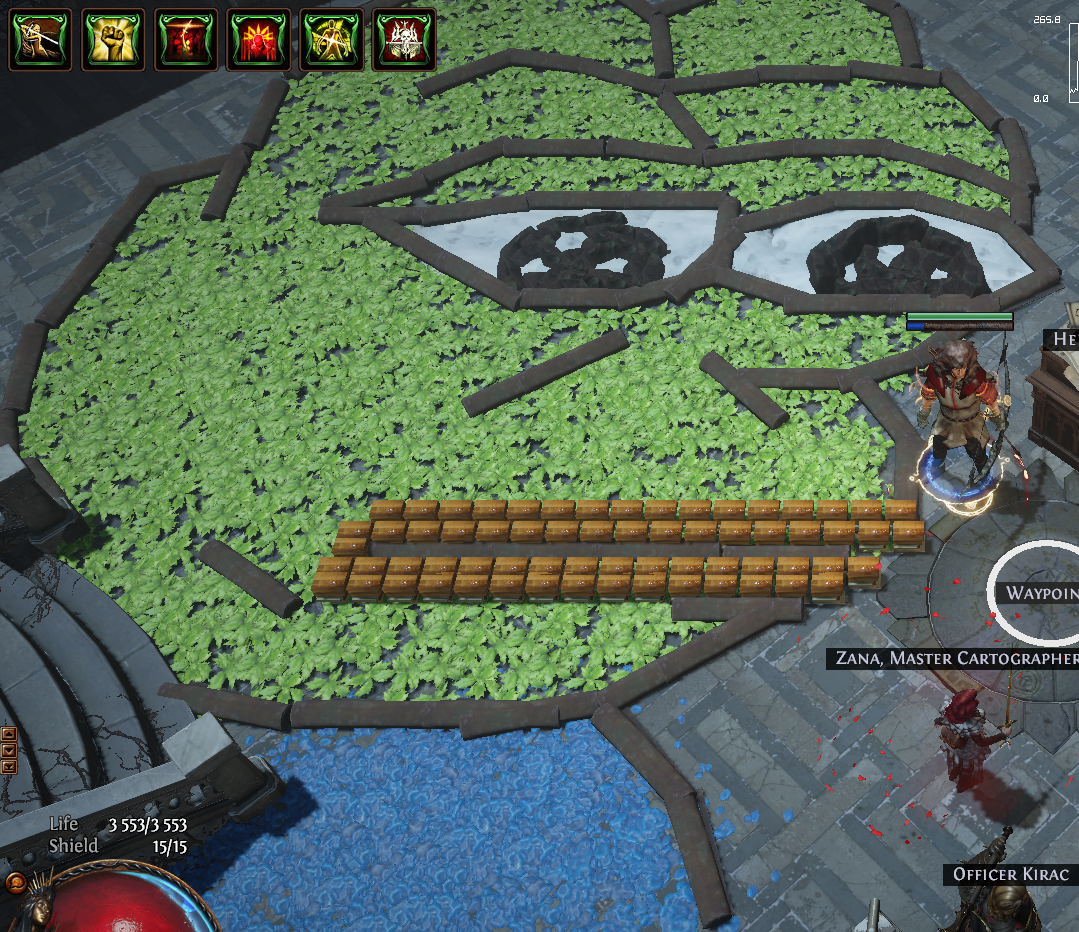Screen dimensions: 1079x932
Task: Click the Zana, Master Cartographer nameplate
Action: (953, 658)
